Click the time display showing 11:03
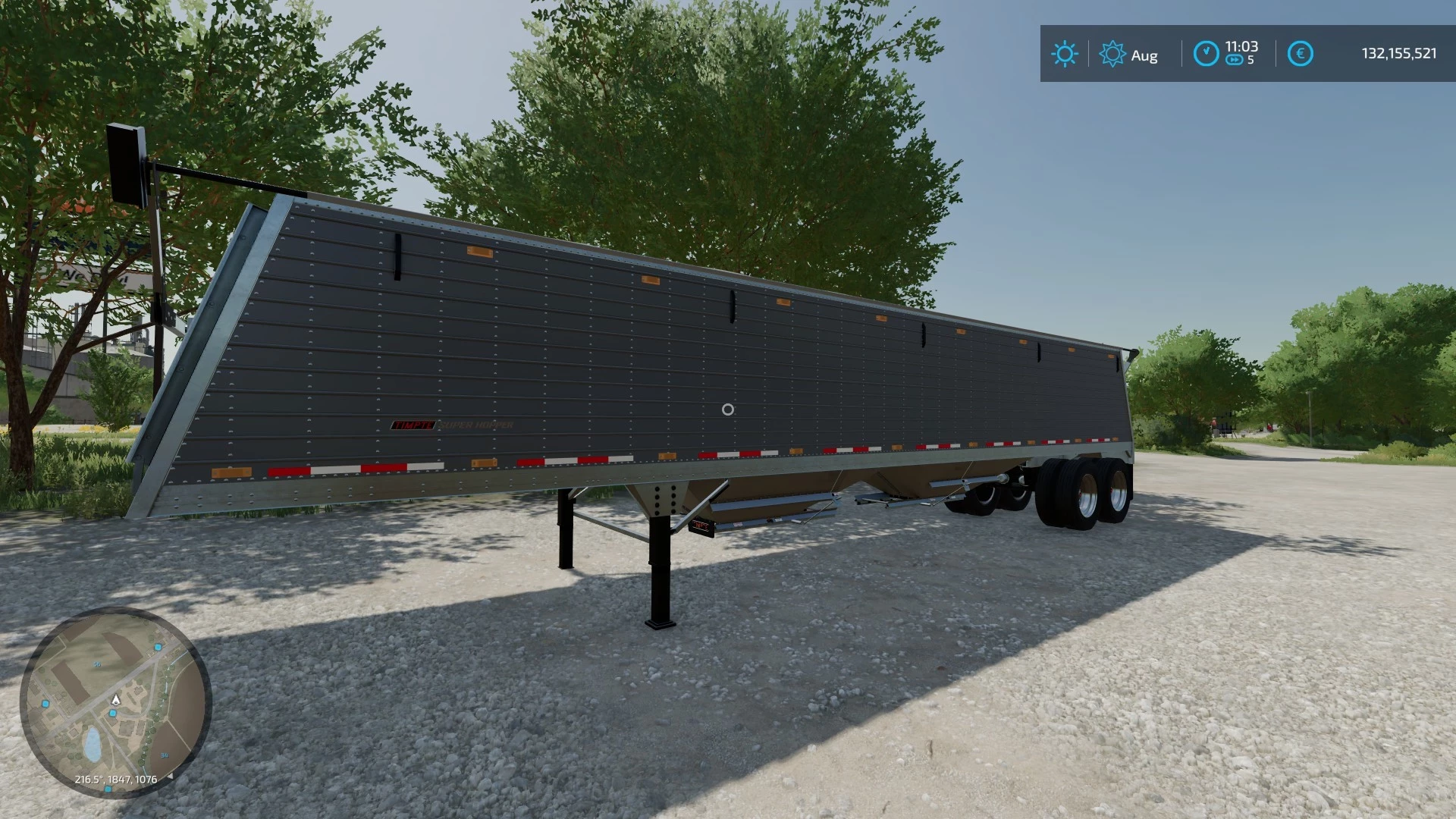Screen dimensions: 1456x819 pyautogui.click(x=1242, y=46)
